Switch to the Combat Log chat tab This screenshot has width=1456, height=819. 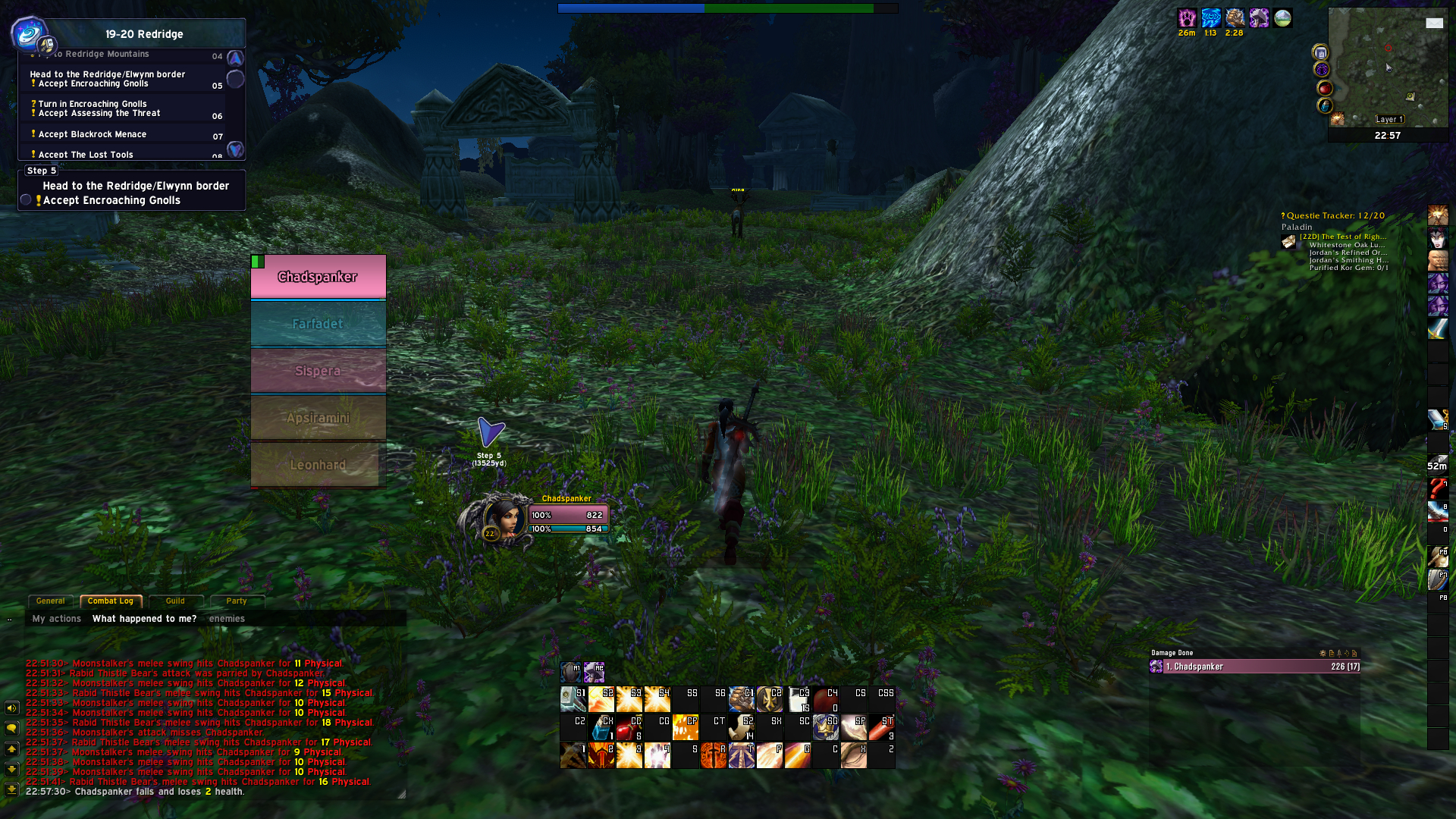pos(111,601)
